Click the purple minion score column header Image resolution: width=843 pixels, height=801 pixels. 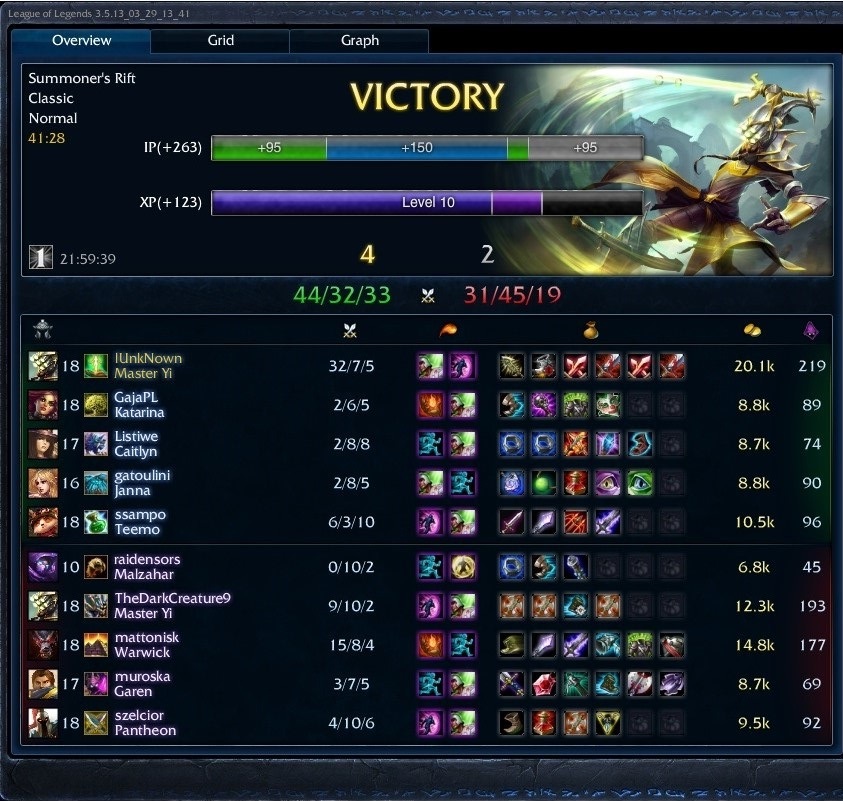coord(811,331)
